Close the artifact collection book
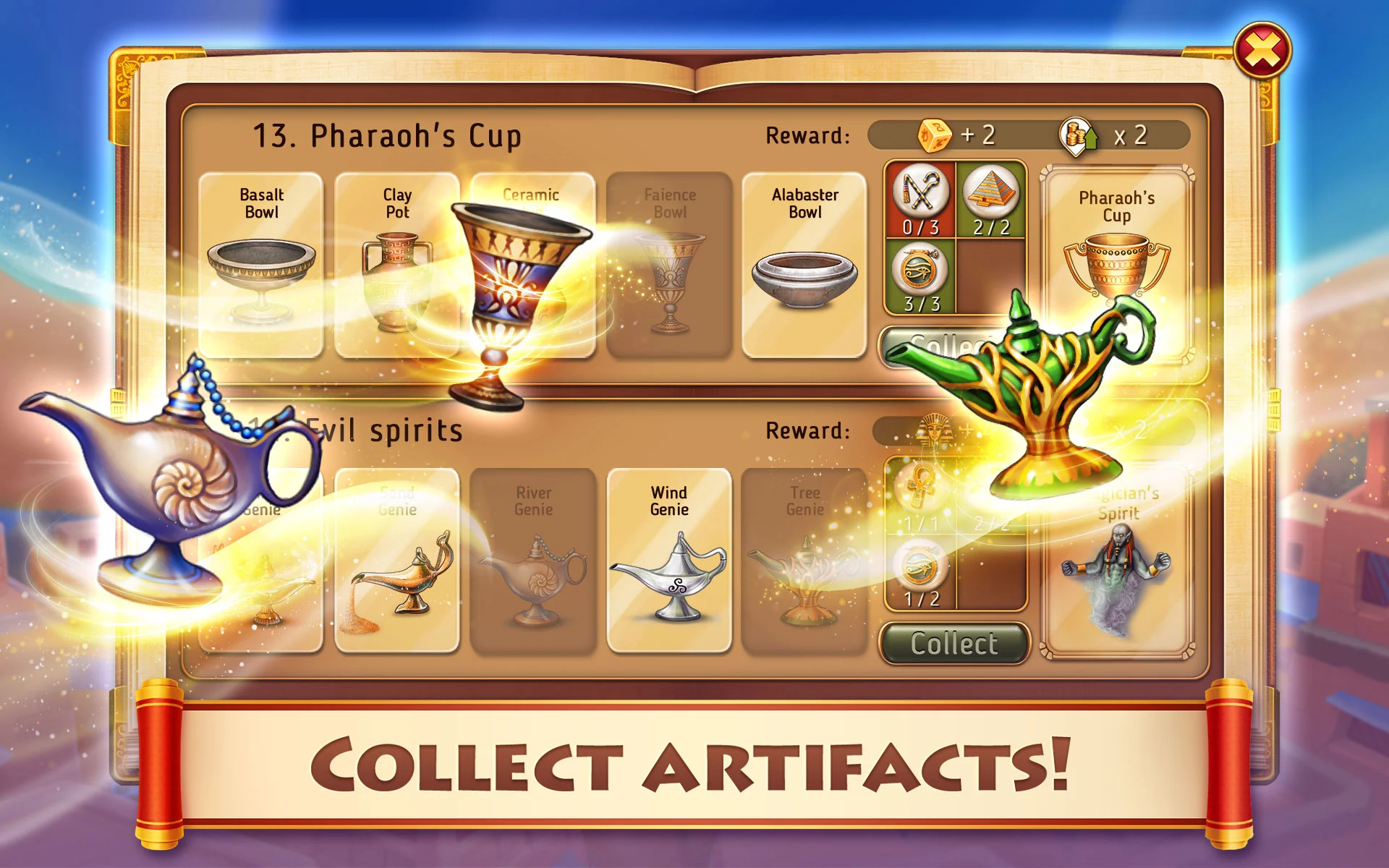The height and width of the screenshot is (868, 1389). click(1262, 51)
